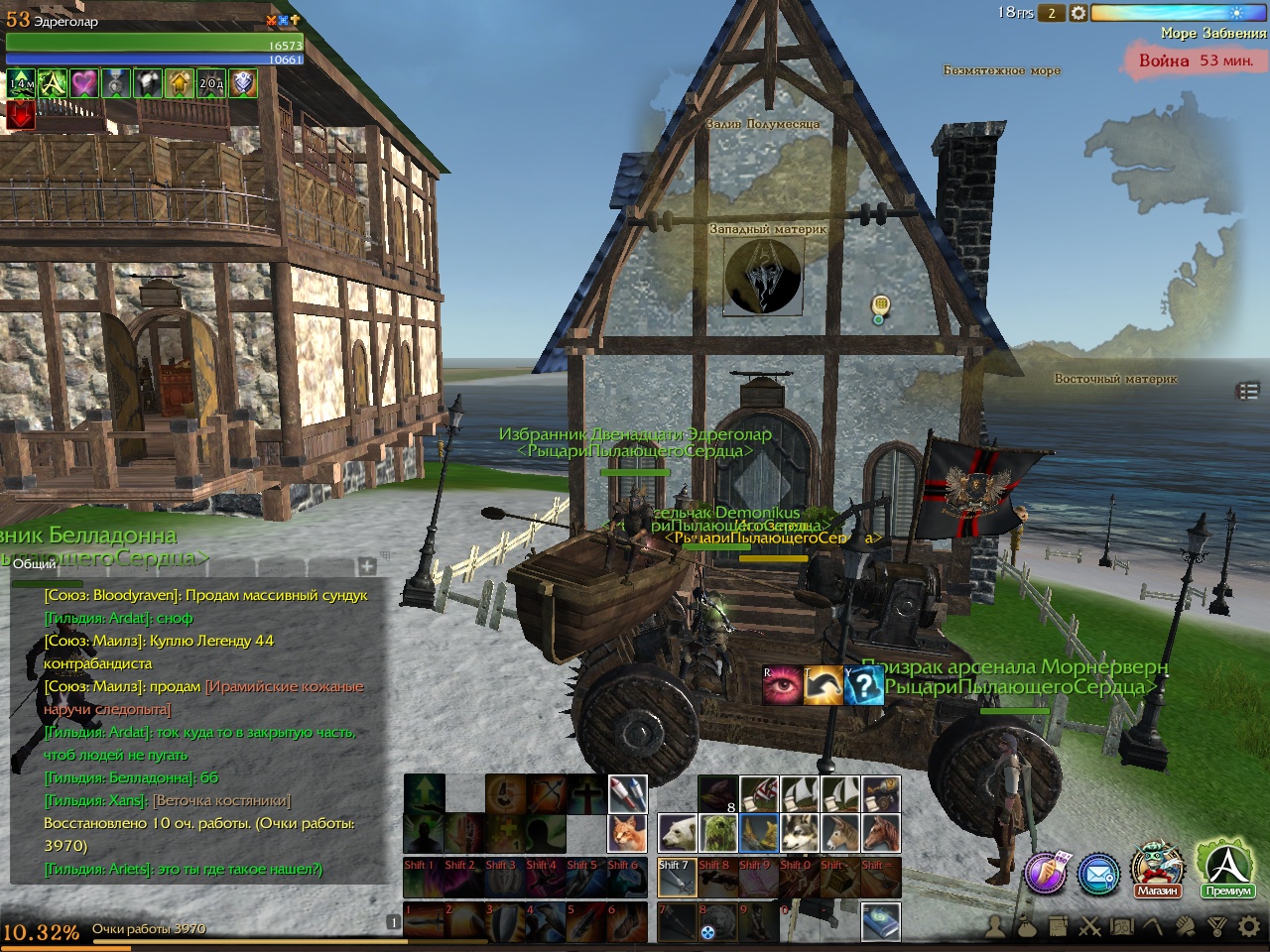Select the red-striped sail ship scroll slot
1270x952 pixels.
pos(759,793)
